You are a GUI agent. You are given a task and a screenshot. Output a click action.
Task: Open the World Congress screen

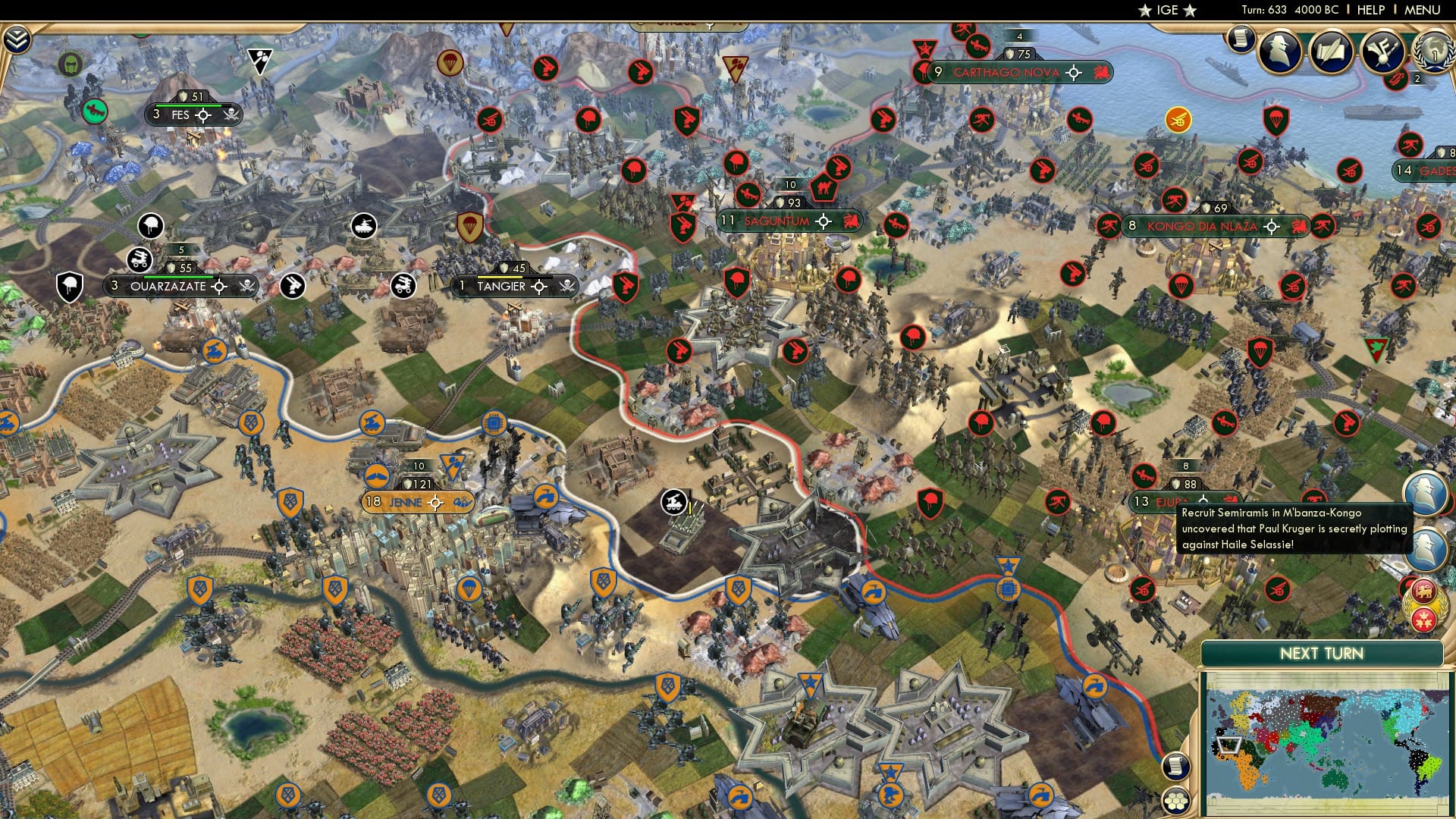[x=1434, y=52]
